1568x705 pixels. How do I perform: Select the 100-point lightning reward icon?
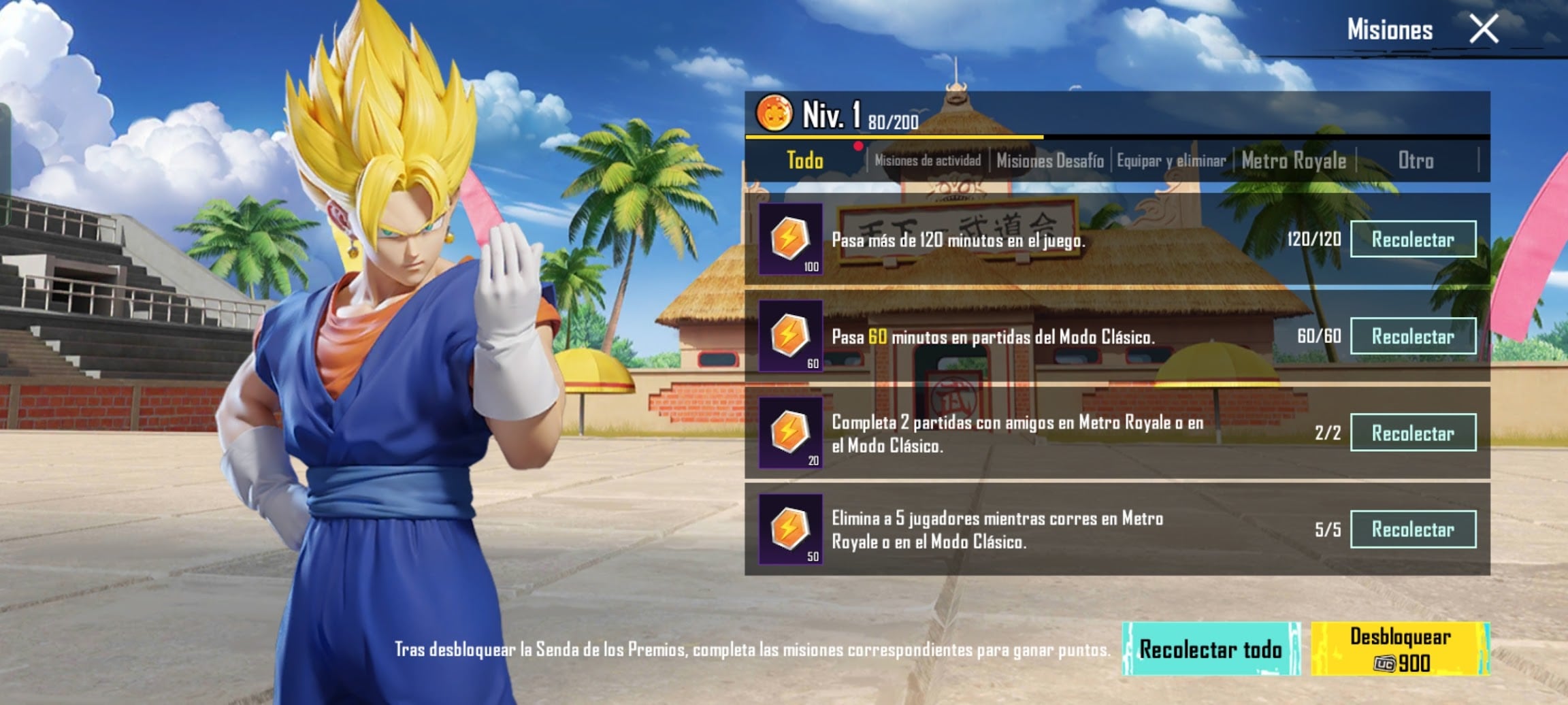[x=790, y=239]
